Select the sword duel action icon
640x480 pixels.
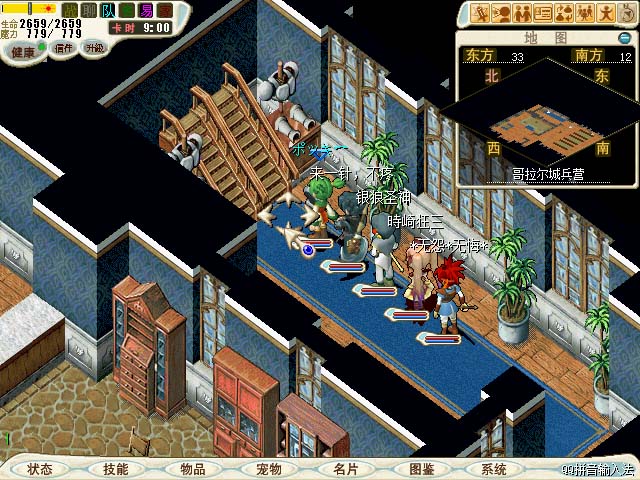click(x=482, y=13)
